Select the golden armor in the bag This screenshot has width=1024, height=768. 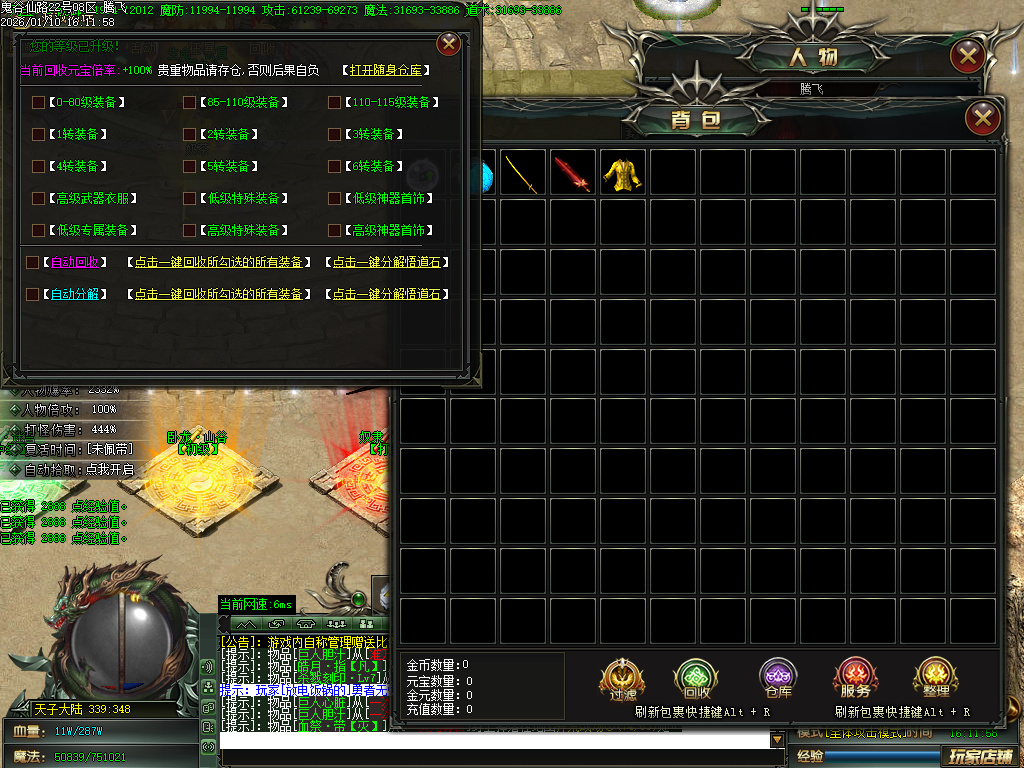coord(624,173)
